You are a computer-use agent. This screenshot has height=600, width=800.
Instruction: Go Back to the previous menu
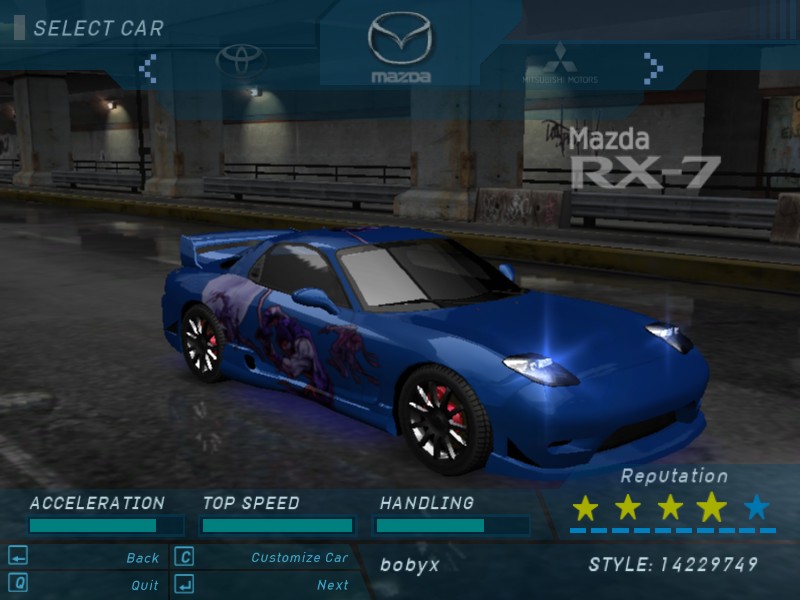[x=143, y=558]
